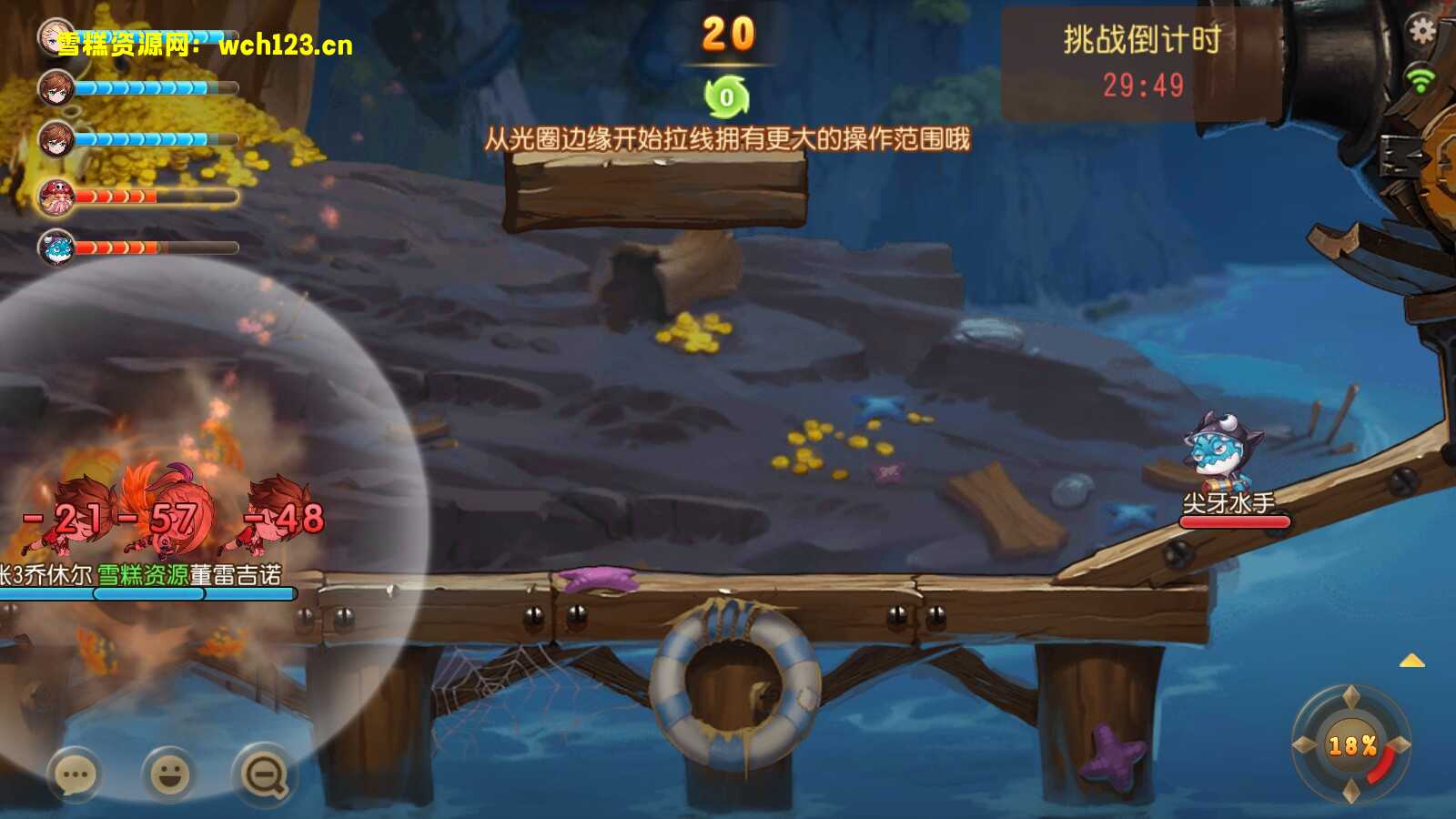
Task: Select the blue monster avatar icon
Action: pyautogui.click(x=56, y=245)
